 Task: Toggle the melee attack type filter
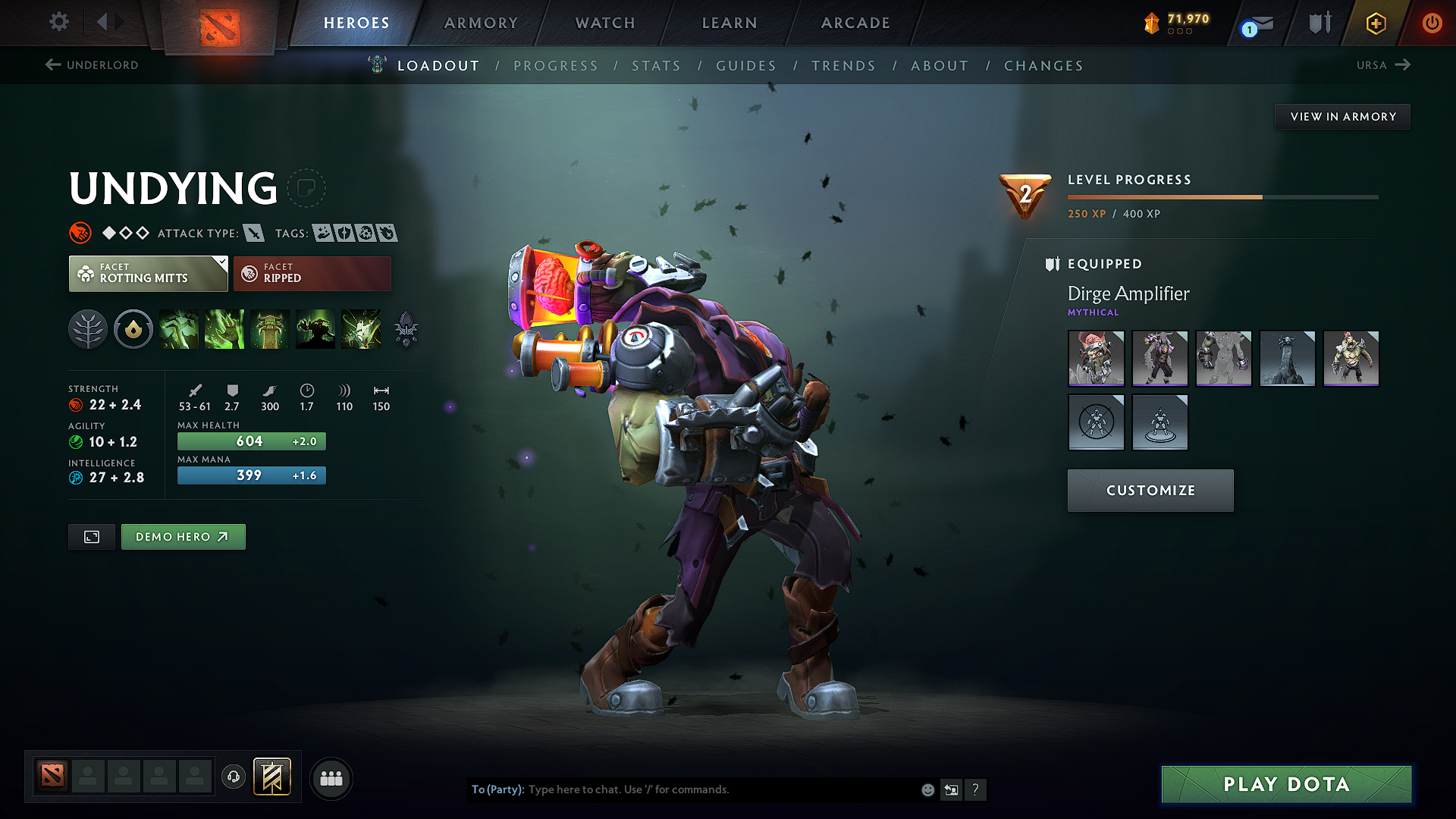click(x=253, y=233)
